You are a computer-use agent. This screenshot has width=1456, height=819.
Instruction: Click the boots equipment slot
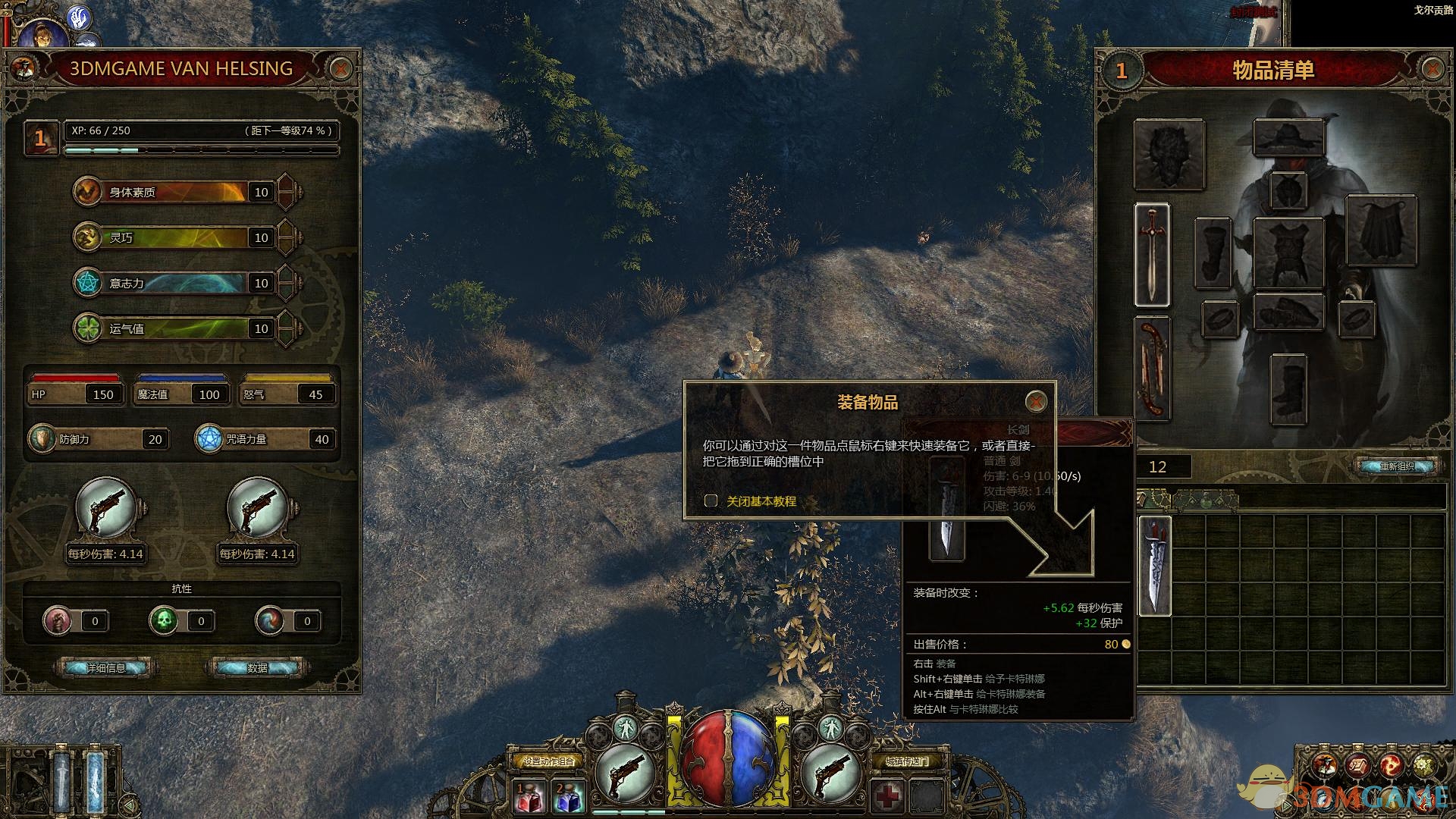coord(1288,390)
